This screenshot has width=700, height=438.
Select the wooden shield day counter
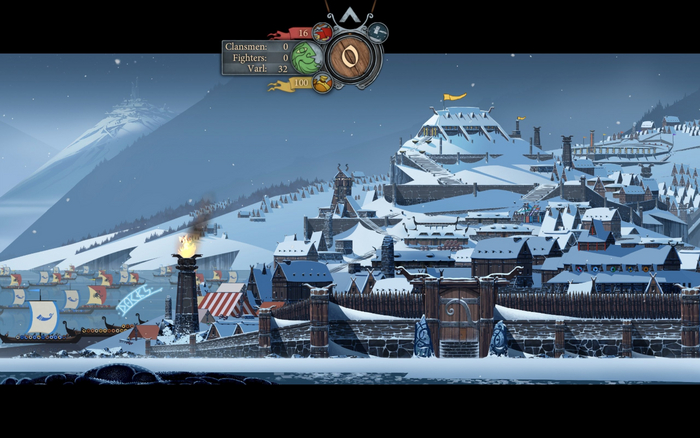(x=351, y=57)
